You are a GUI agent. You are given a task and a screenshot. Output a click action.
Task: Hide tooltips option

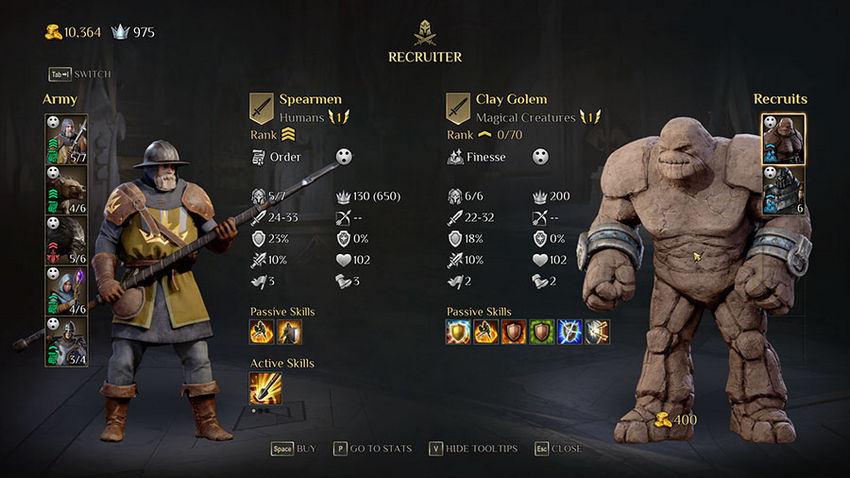pyautogui.click(x=474, y=449)
